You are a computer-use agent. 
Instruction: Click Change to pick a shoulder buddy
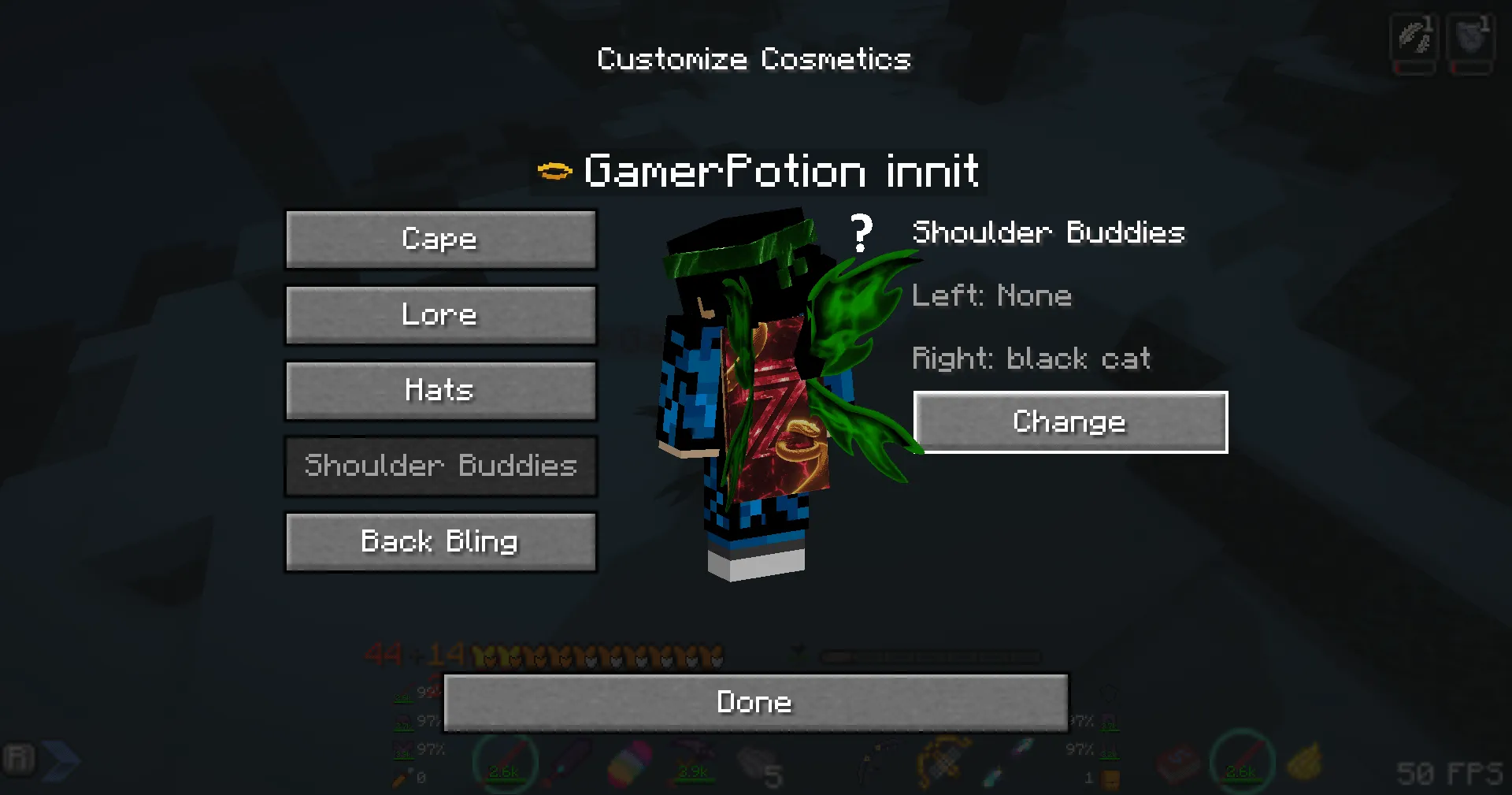tap(1069, 422)
